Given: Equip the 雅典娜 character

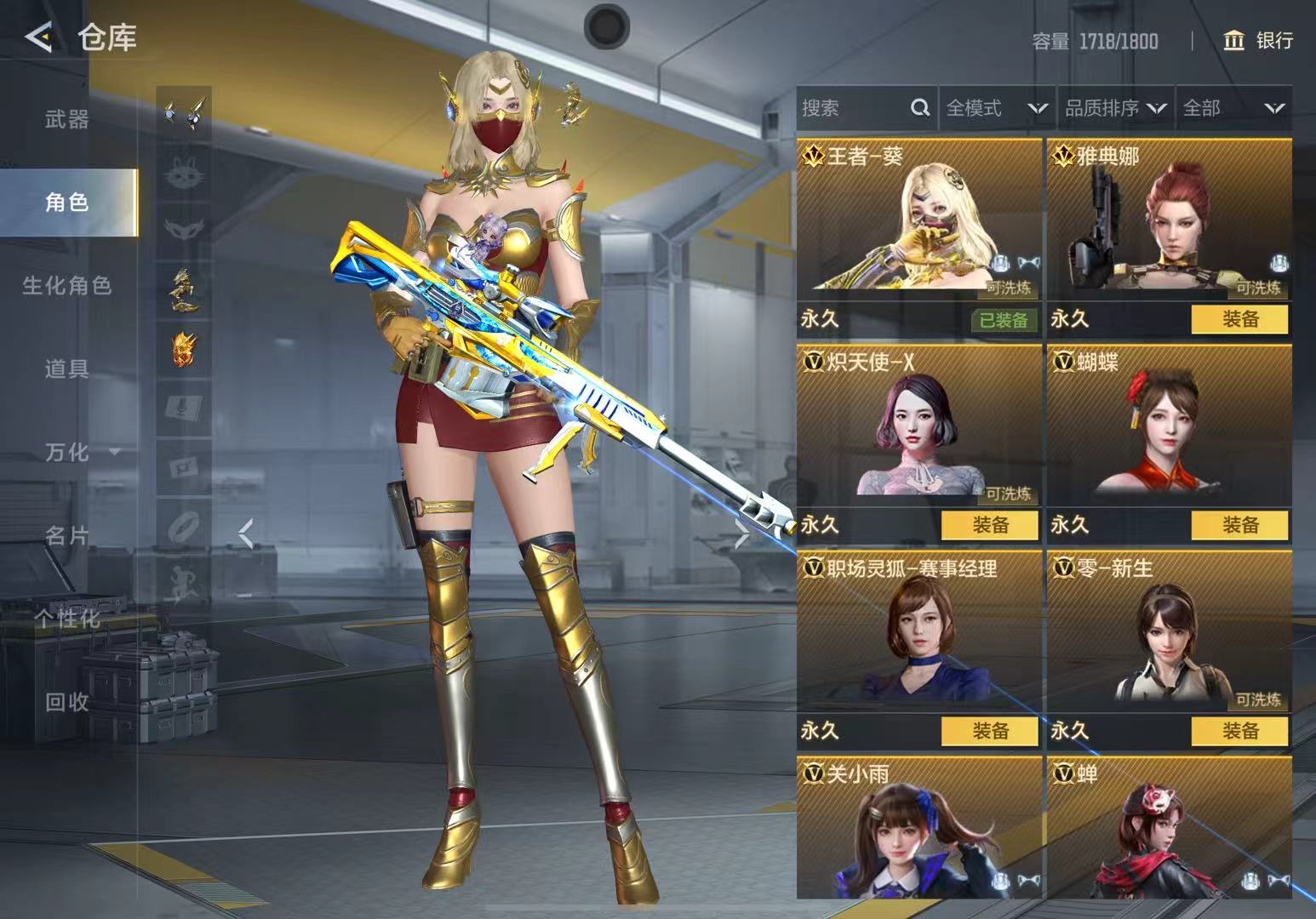Looking at the screenshot, I should 1239,319.
